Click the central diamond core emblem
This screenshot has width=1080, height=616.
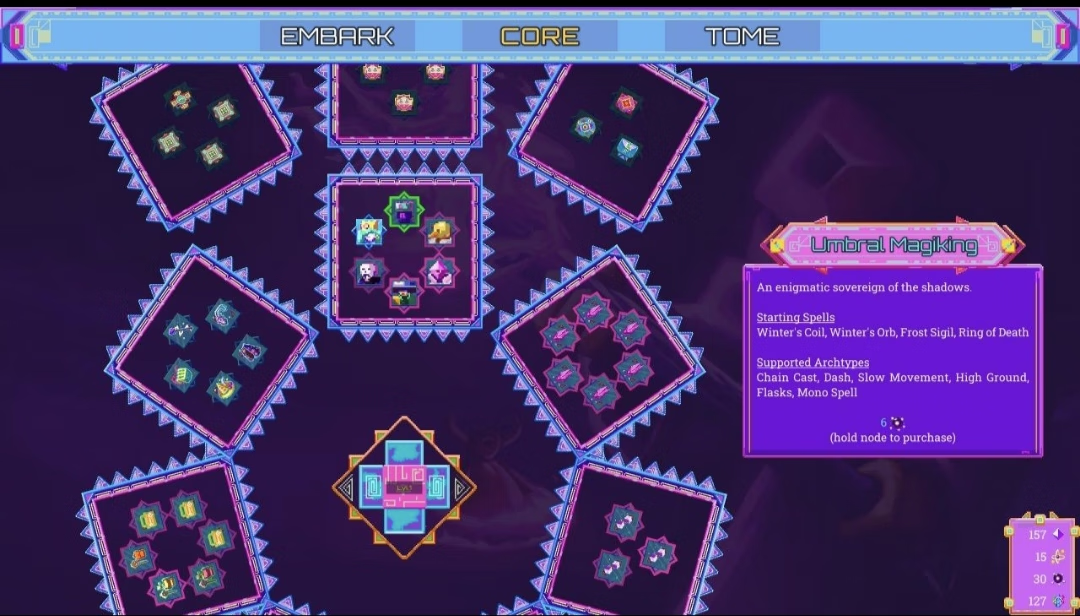coord(404,488)
